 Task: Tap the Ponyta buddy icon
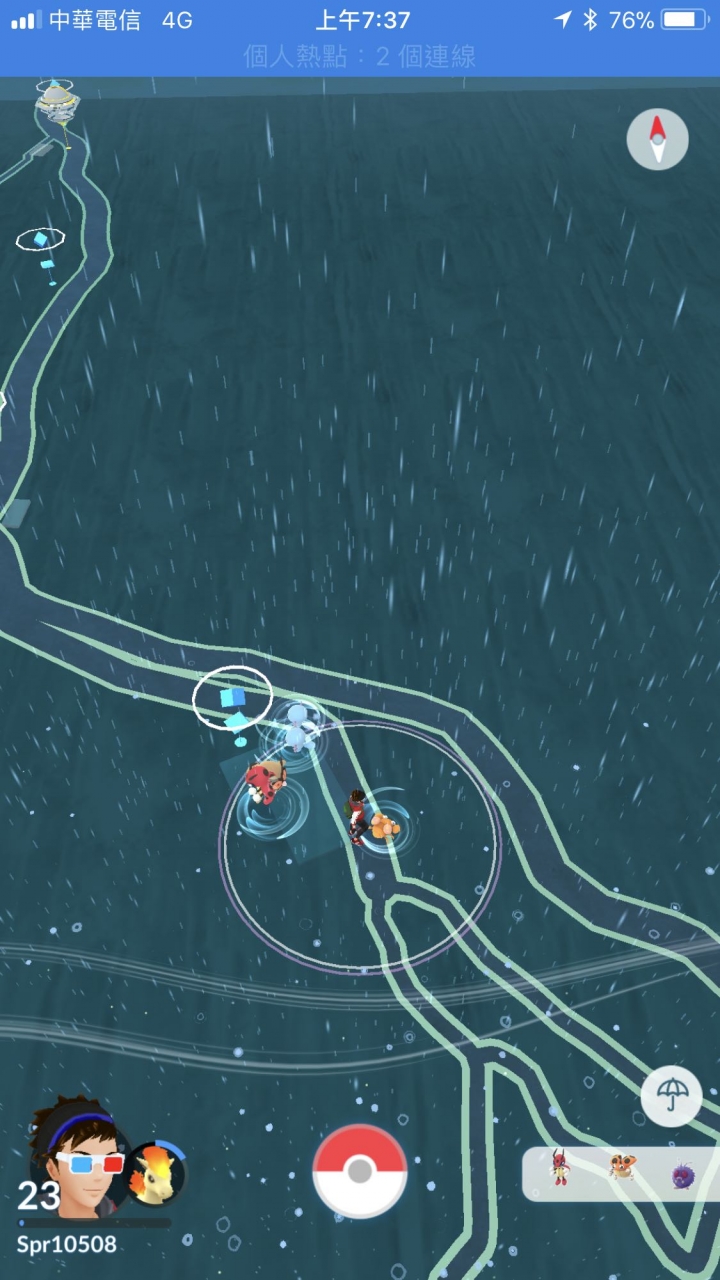point(156,1174)
